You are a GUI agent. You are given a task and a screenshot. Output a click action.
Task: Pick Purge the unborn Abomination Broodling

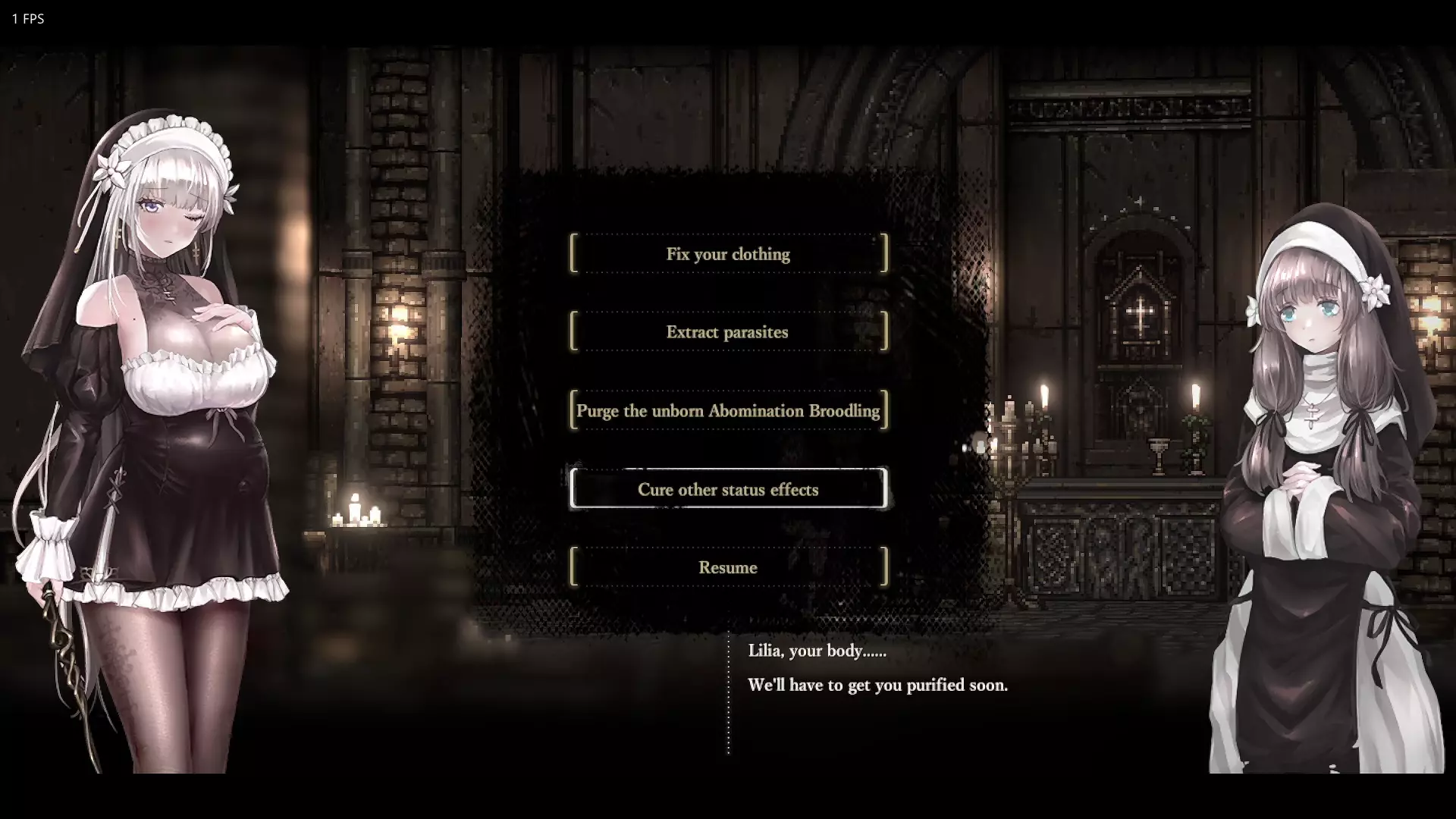tap(728, 411)
